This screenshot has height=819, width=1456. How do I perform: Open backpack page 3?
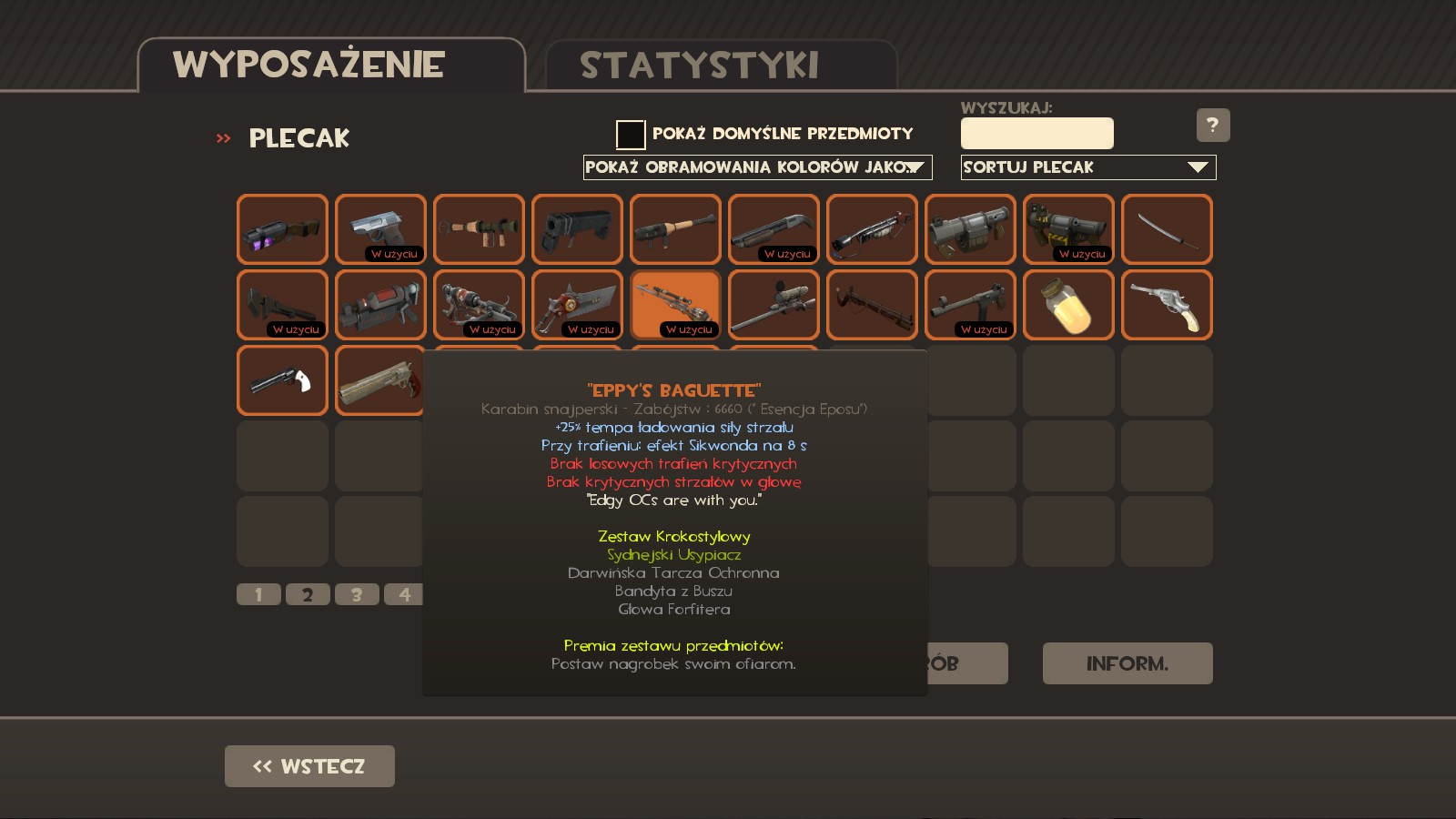click(x=357, y=594)
